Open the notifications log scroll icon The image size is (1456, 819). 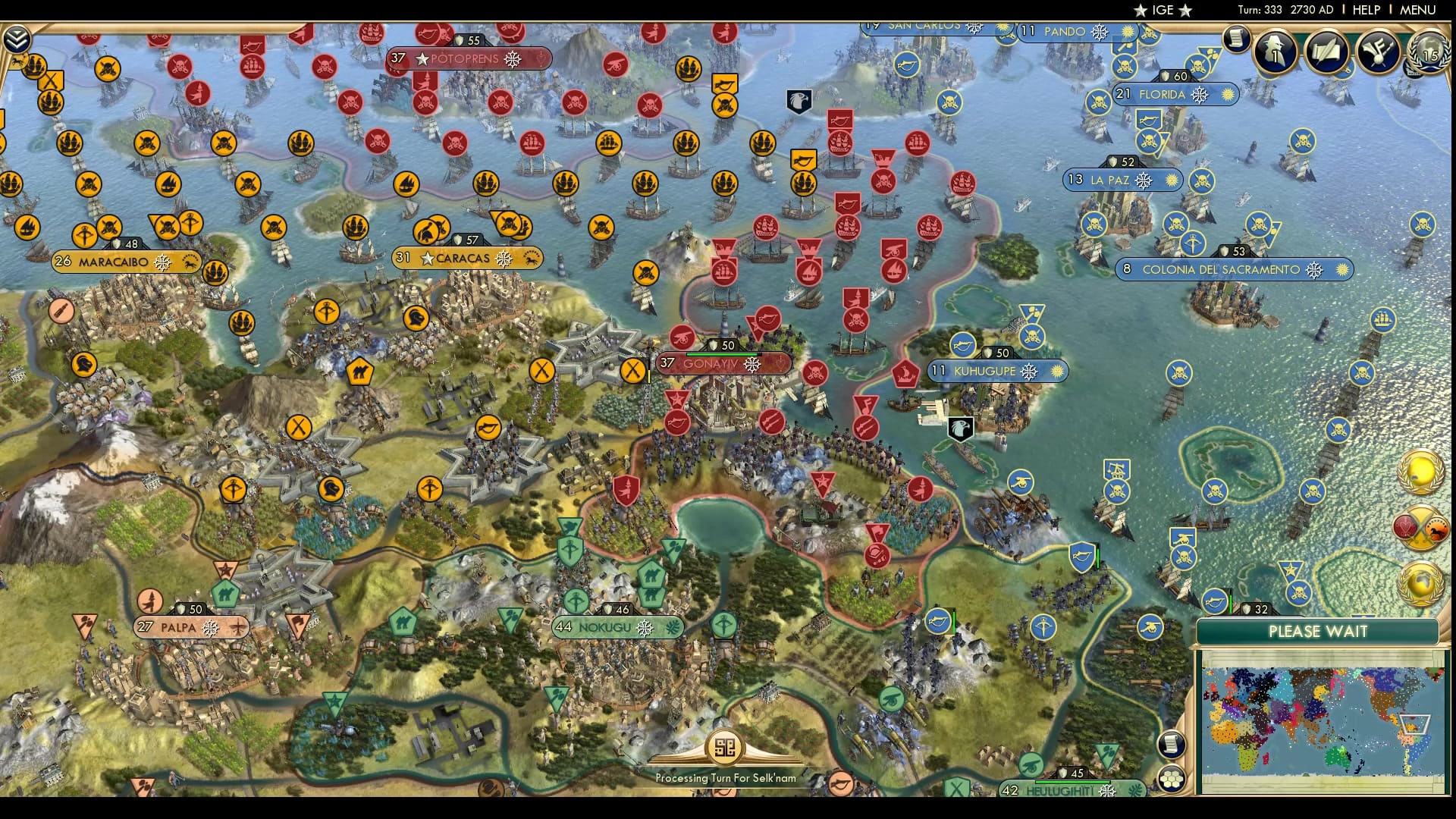click(1236, 42)
